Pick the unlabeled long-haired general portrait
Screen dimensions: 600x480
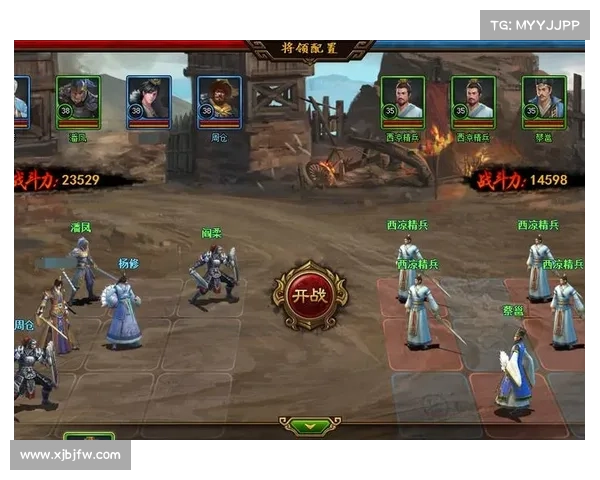(148, 102)
